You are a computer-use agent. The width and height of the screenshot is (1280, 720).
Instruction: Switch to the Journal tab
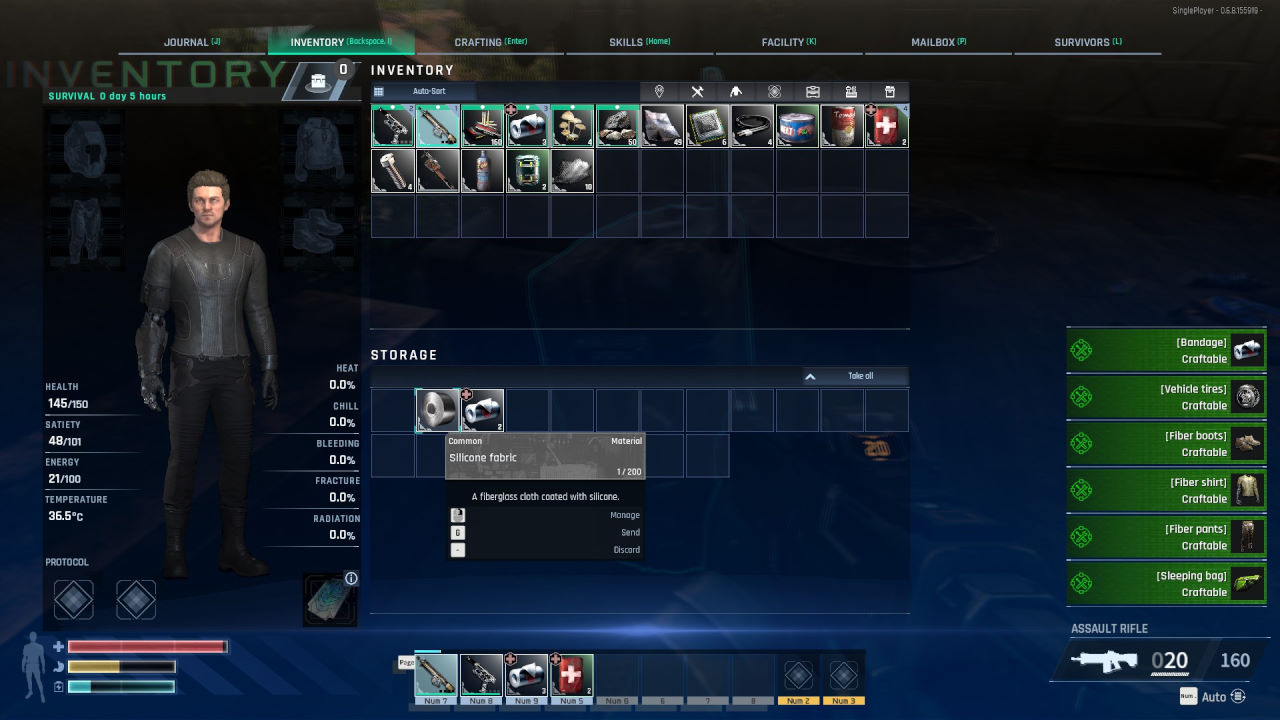pos(192,42)
